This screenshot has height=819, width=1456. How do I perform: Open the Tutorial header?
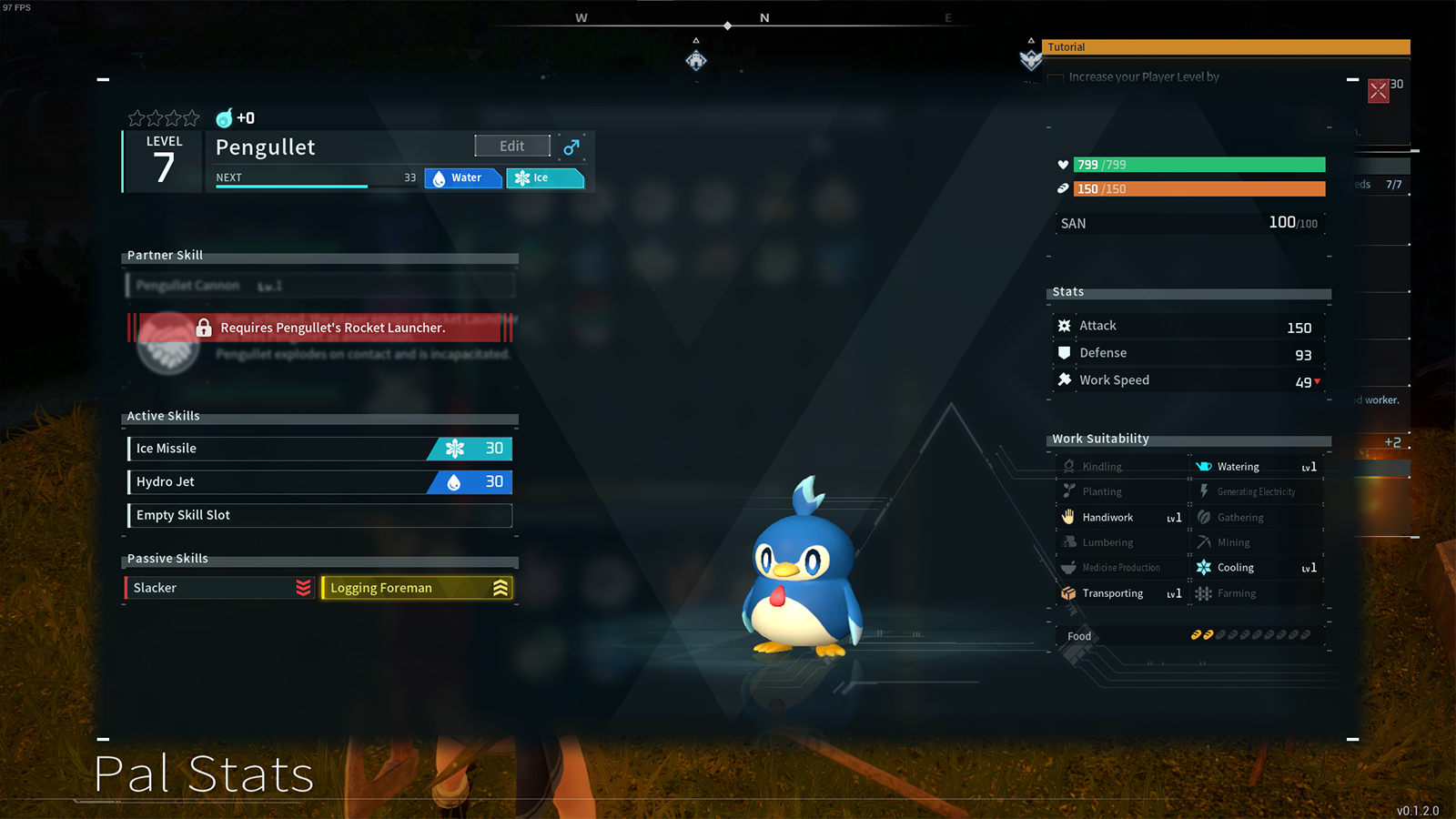click(1066, 46)
